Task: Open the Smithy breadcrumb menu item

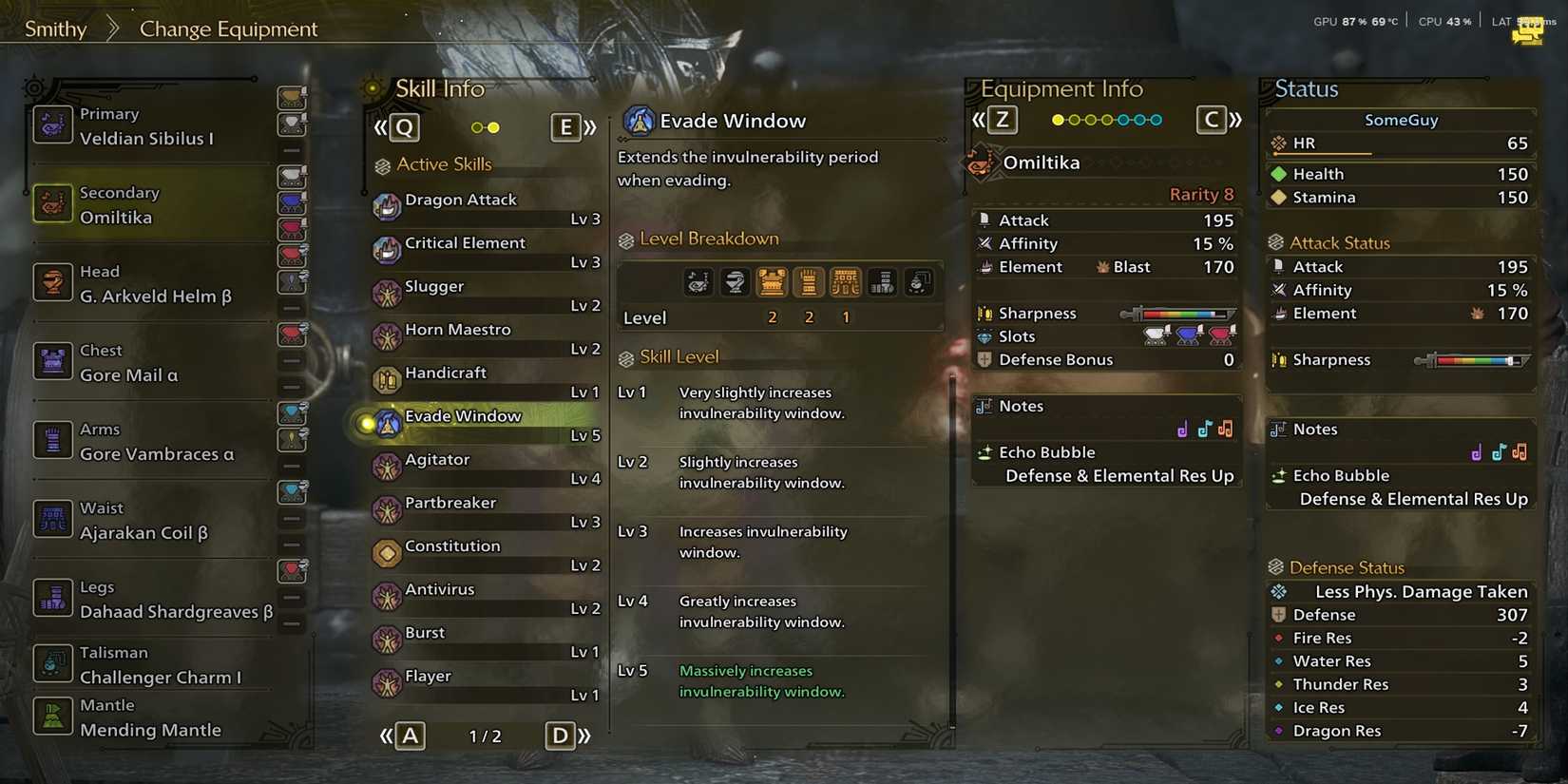Action: point(55,29)
